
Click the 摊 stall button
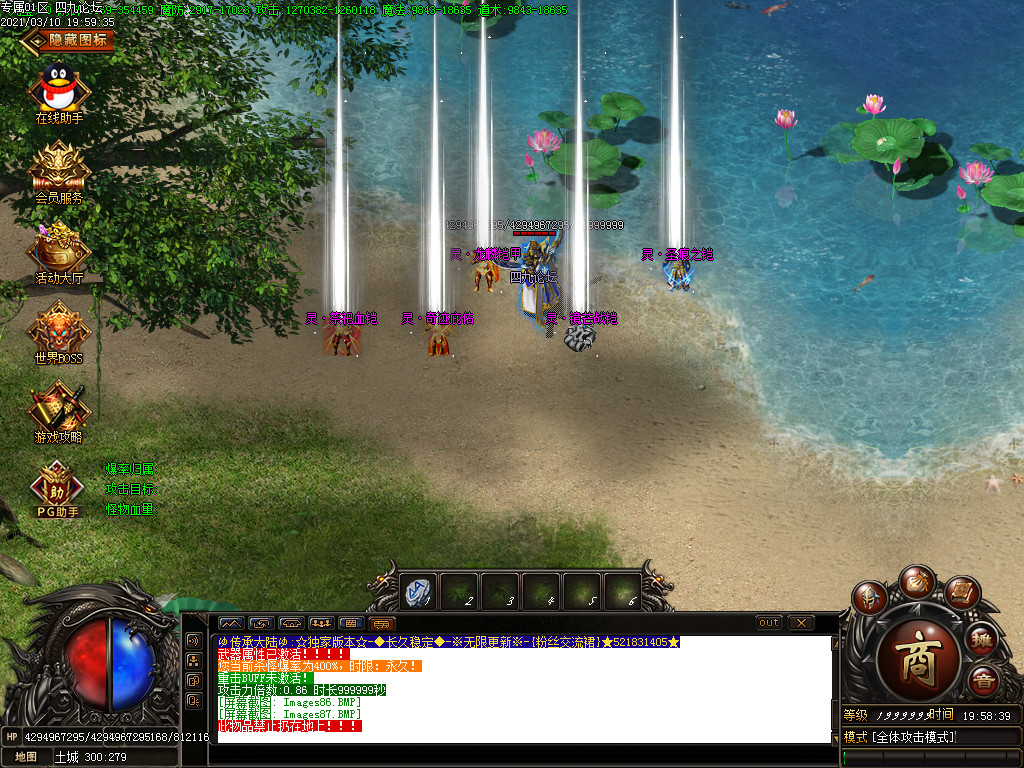point(982,637)
